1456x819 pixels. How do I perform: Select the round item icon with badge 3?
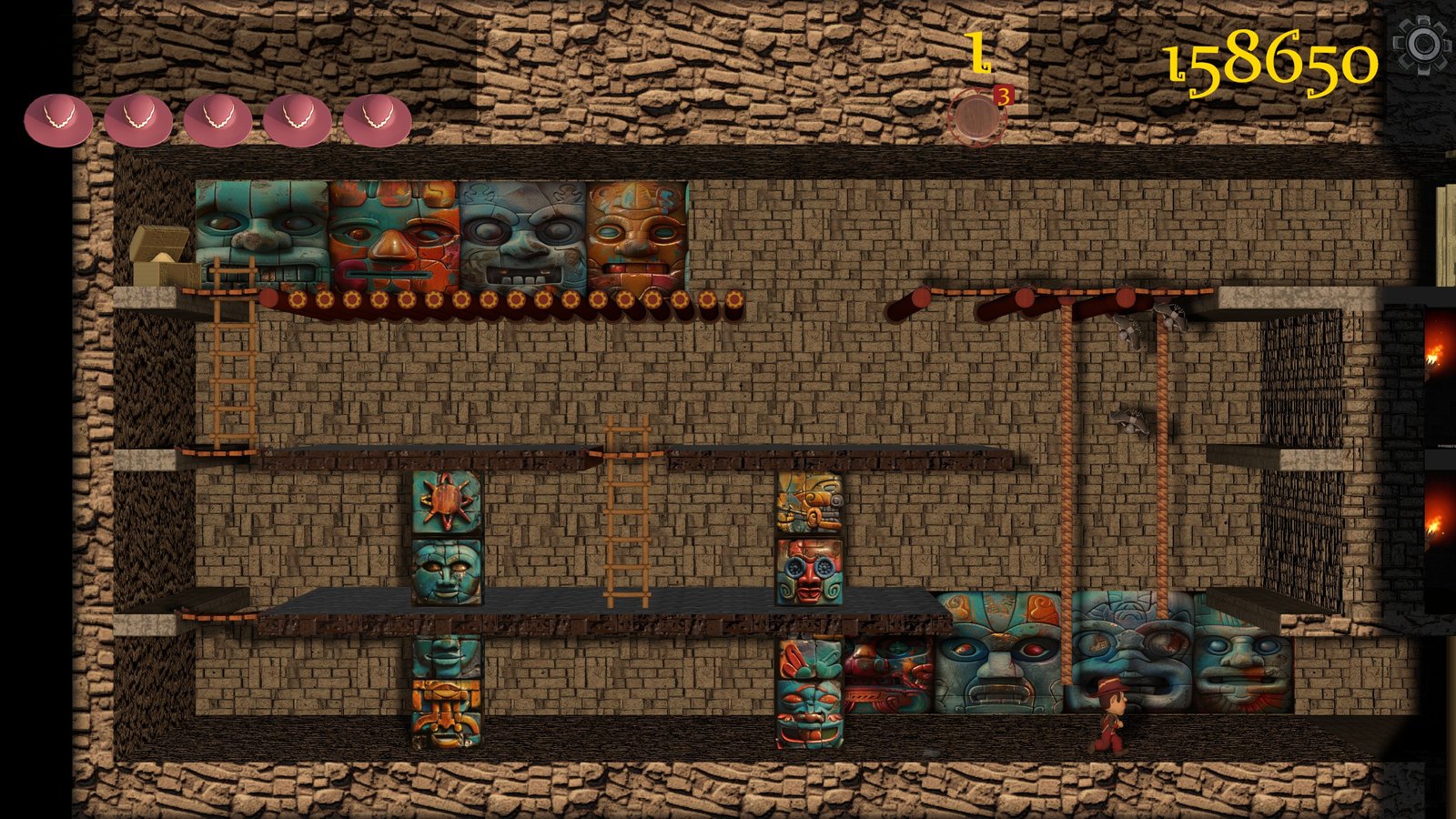point(976,117)
